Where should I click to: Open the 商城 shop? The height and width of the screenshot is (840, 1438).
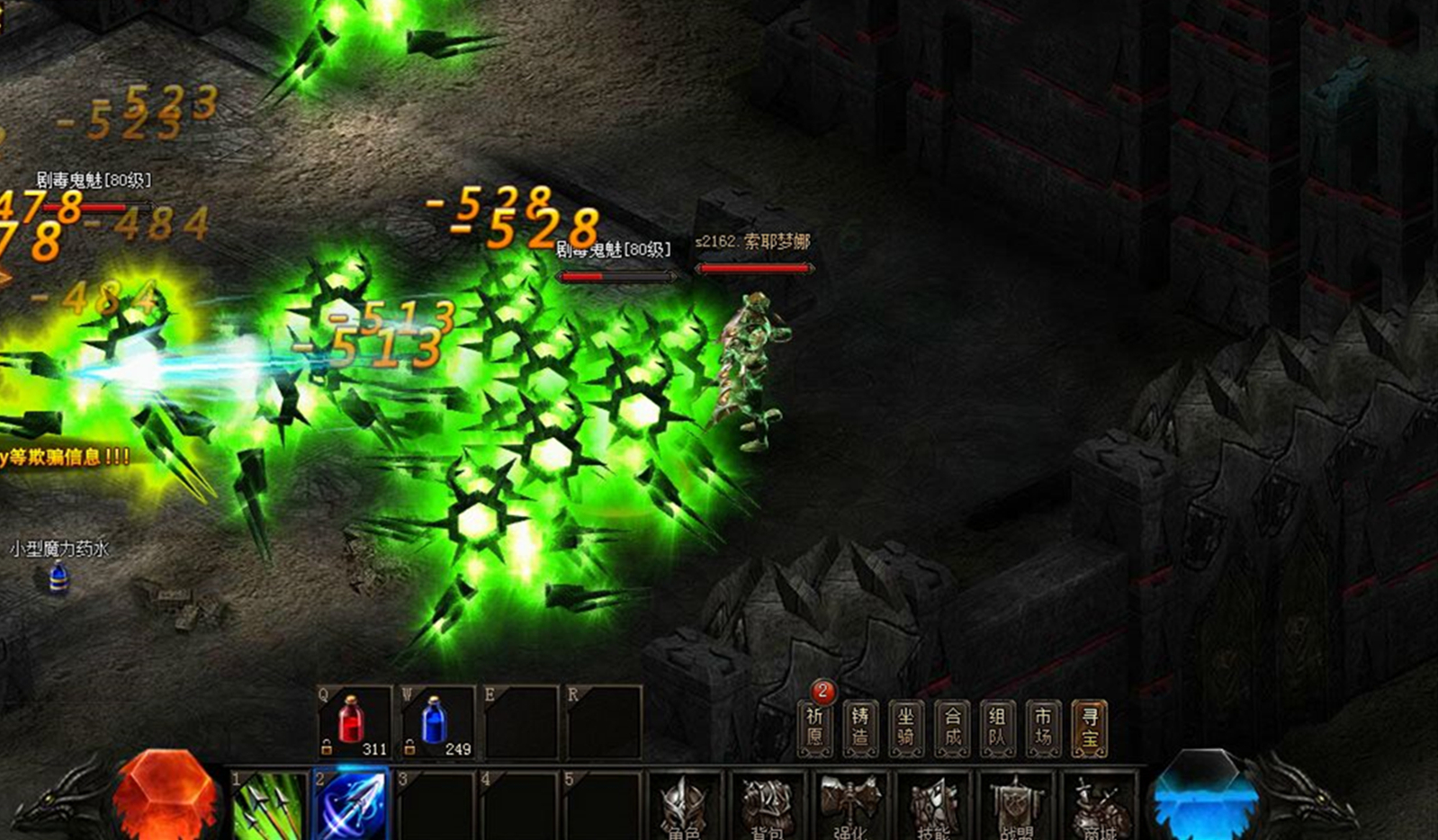coord(1099,807)
